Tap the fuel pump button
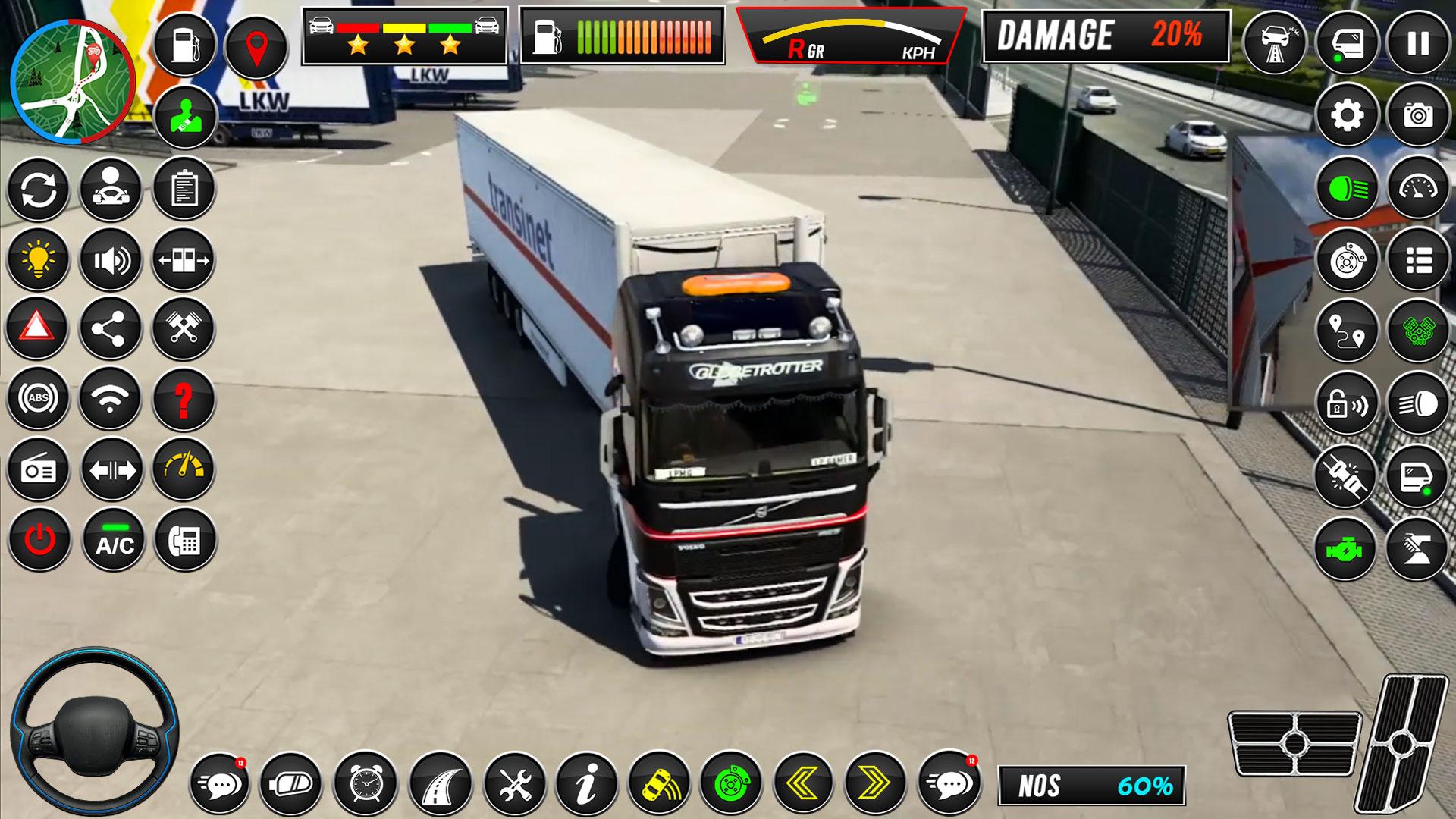The width and height of the screenshot is (1456, 819). pos(184,45)
